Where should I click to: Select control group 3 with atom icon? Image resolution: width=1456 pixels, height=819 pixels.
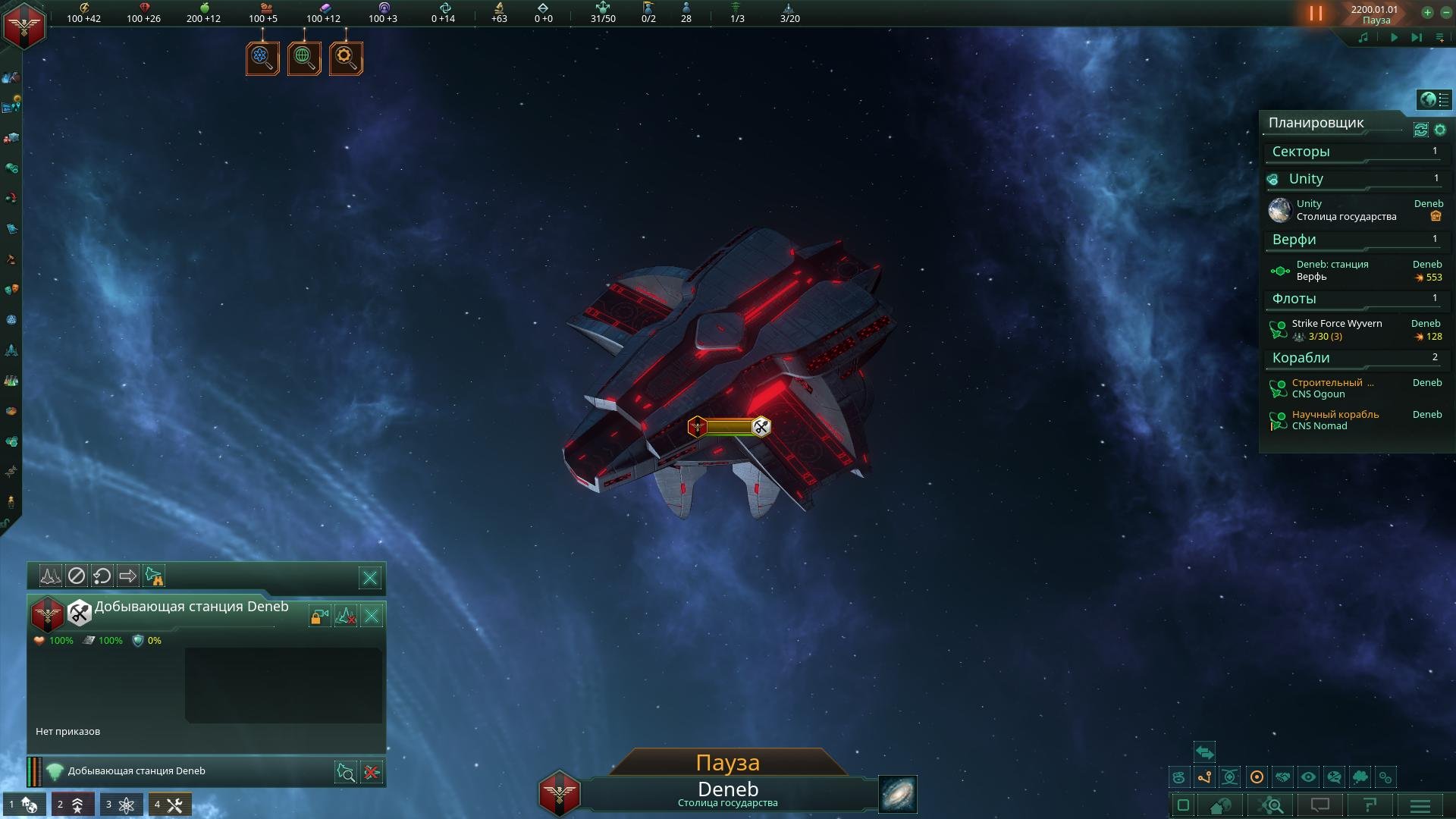tap(121, 805)
